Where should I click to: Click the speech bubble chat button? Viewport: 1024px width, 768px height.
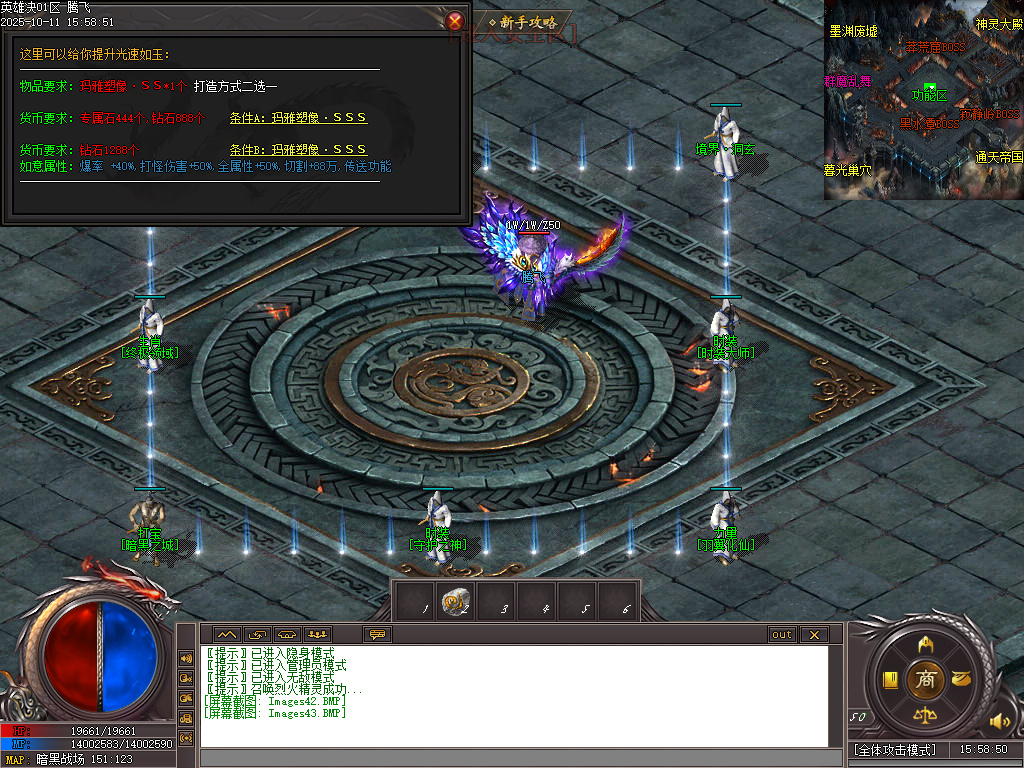coord(378,634)
